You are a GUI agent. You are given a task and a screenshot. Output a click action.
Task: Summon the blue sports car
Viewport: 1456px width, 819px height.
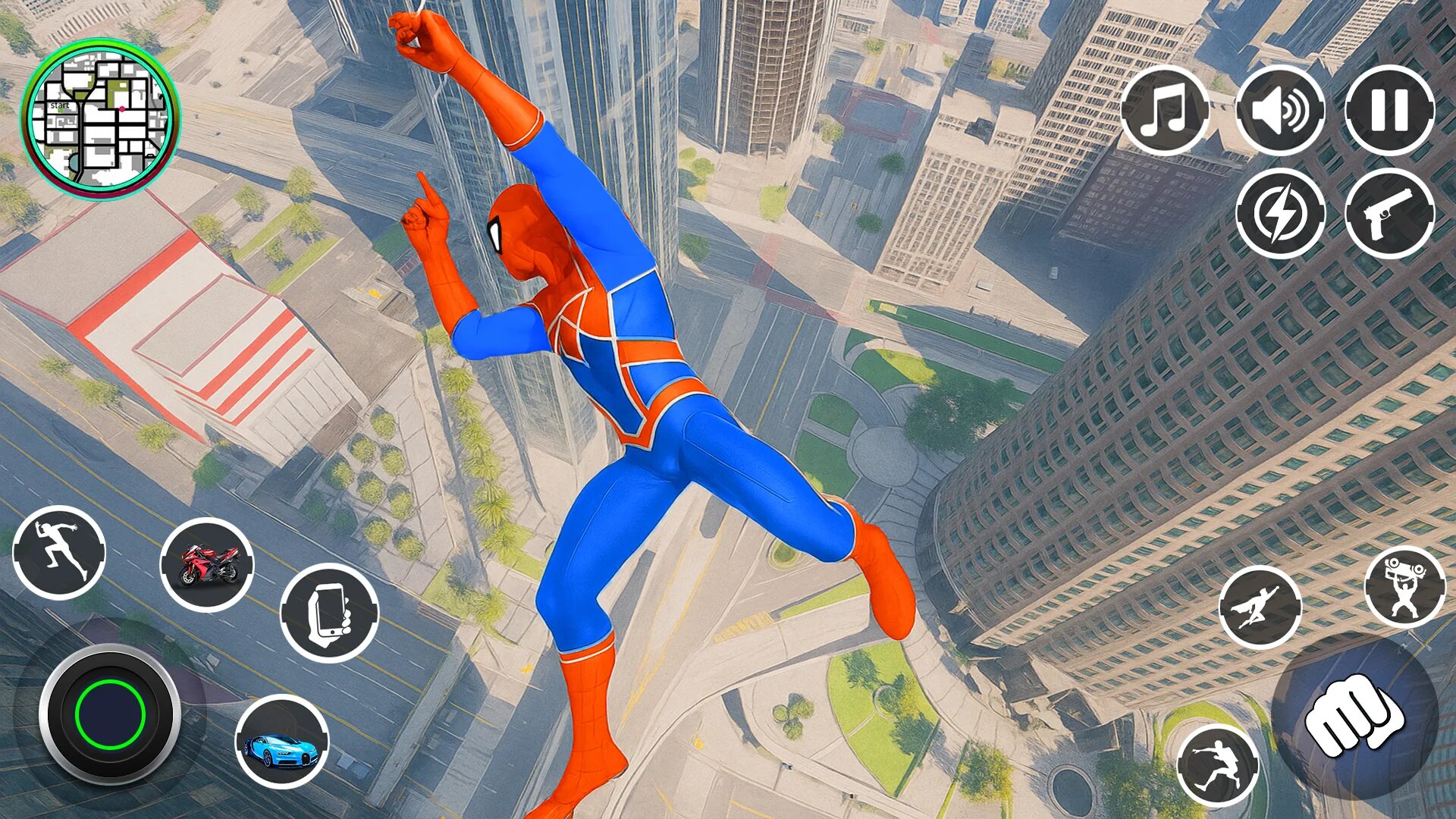click(281, 742)
